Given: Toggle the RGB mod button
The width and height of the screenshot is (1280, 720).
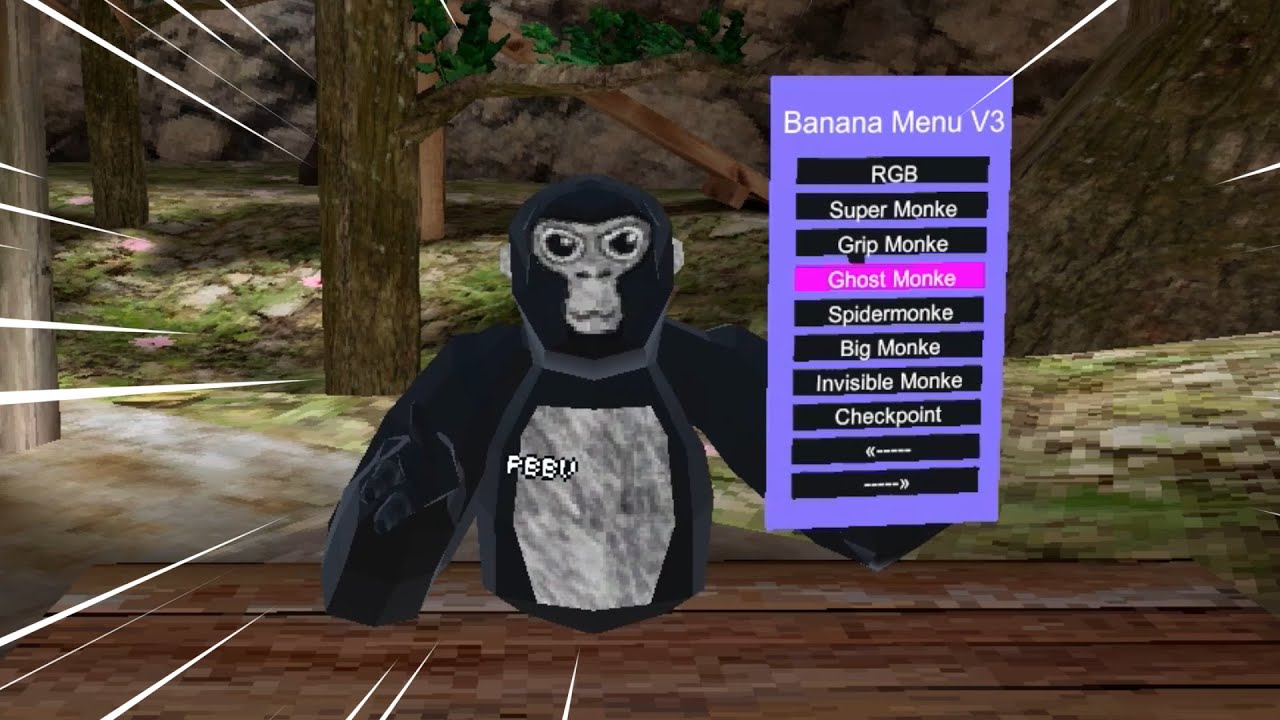Looking at the screenshot, I should (893, 172).
